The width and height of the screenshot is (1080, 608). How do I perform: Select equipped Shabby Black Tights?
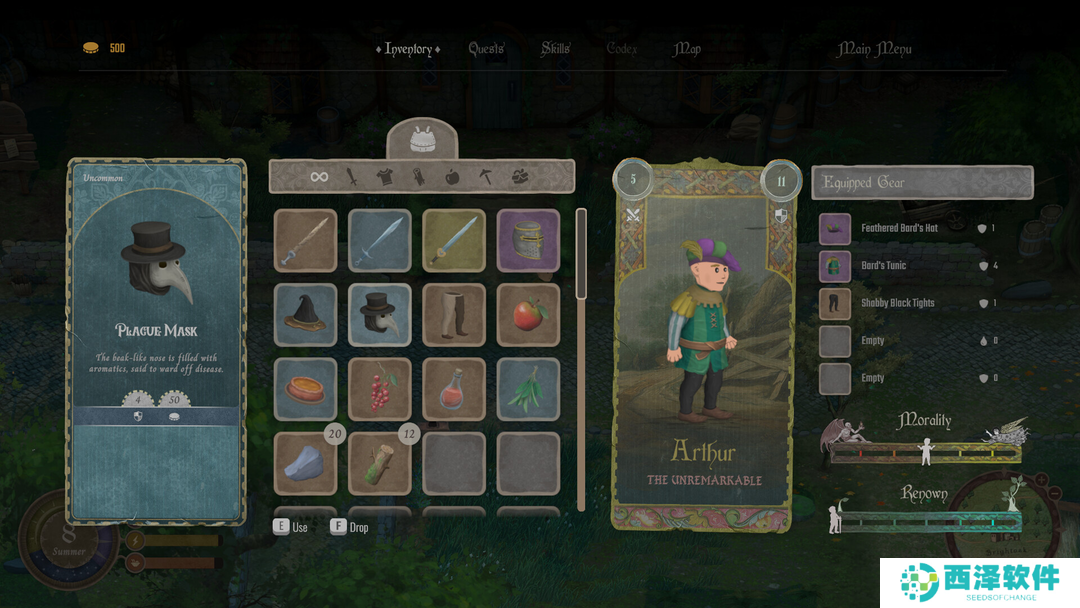pyautogui.click(x=898, y=303)
